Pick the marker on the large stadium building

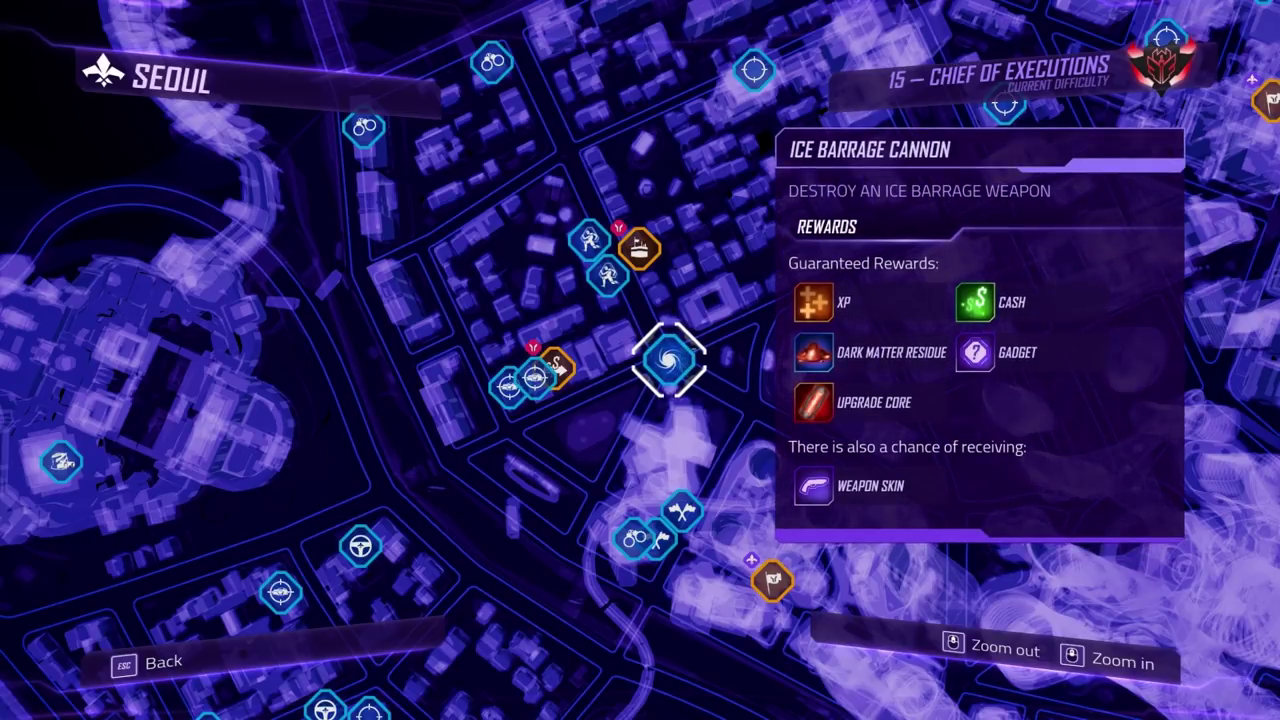pyautogui.click(x=61, y=462)
